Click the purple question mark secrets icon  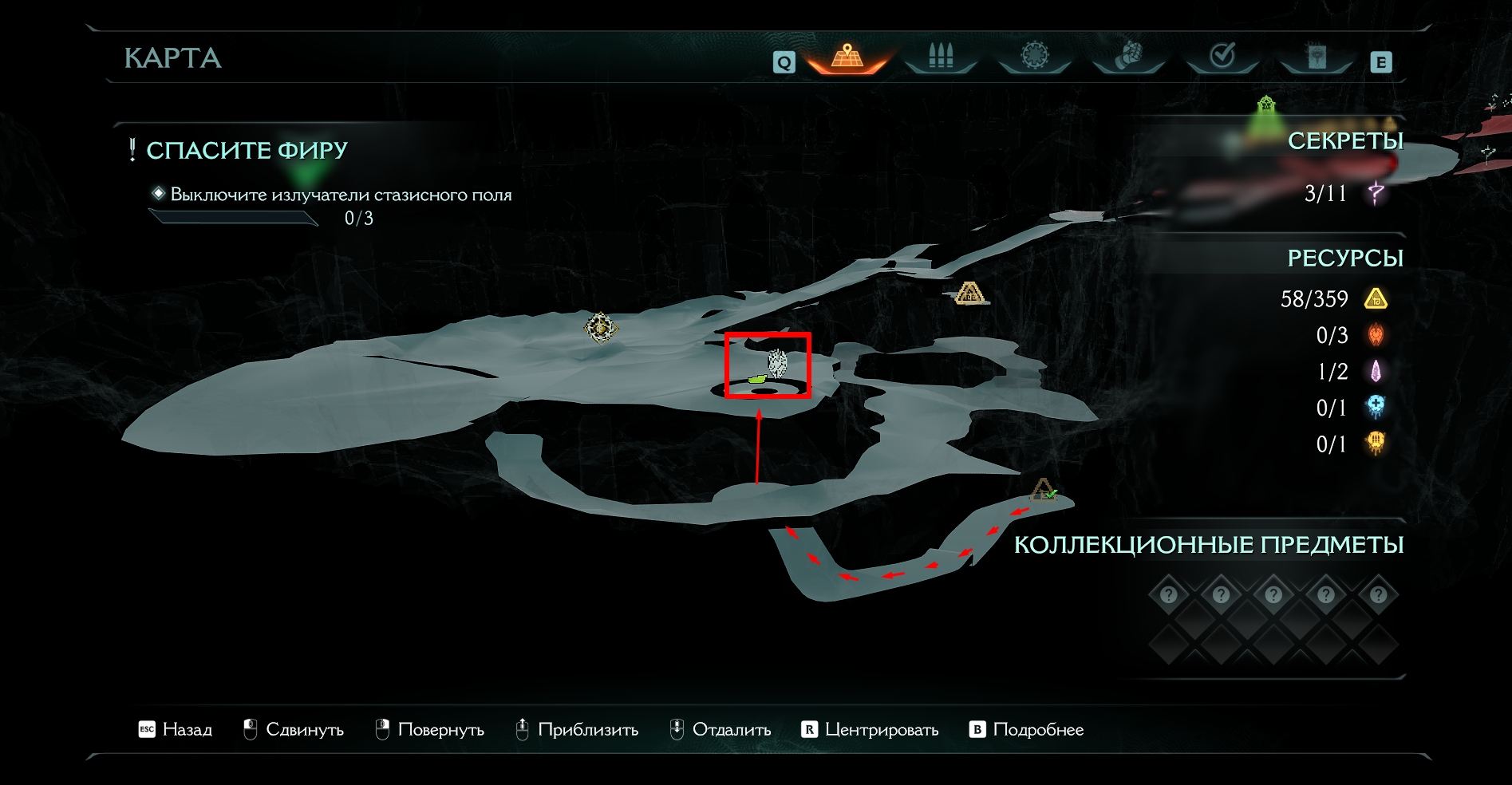[1376, 192]
